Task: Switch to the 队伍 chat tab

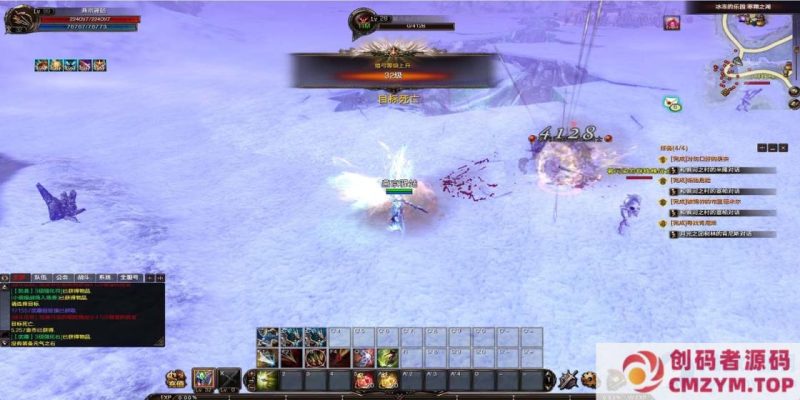Action: click(40, 279)
